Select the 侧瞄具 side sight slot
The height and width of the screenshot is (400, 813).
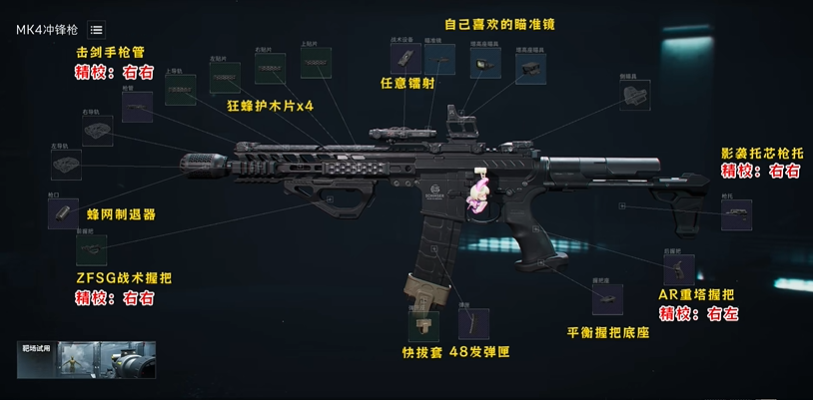pyautogui.click(x=634, y=95)
